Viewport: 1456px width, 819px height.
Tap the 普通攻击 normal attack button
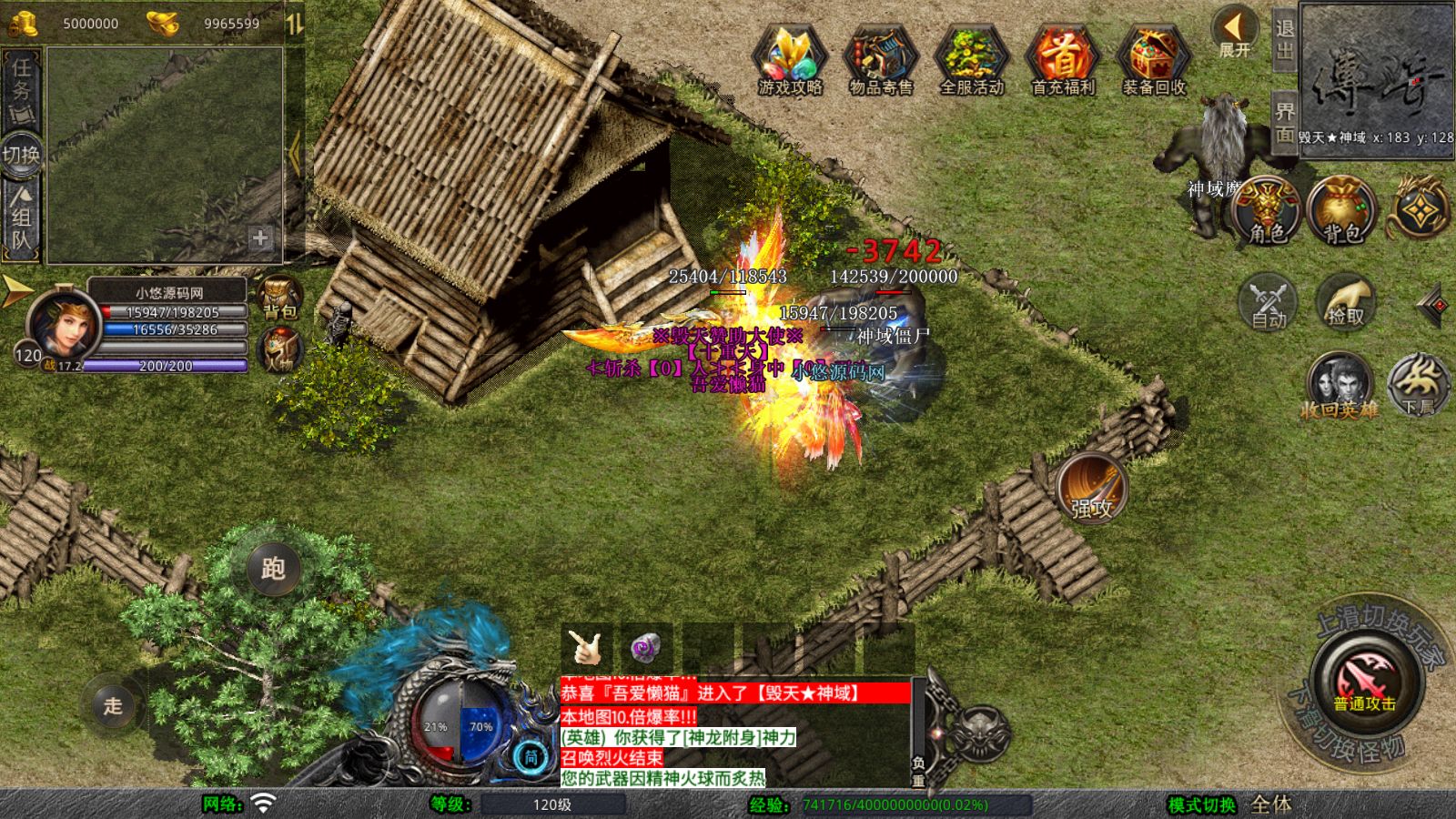tap(1364, 684)
